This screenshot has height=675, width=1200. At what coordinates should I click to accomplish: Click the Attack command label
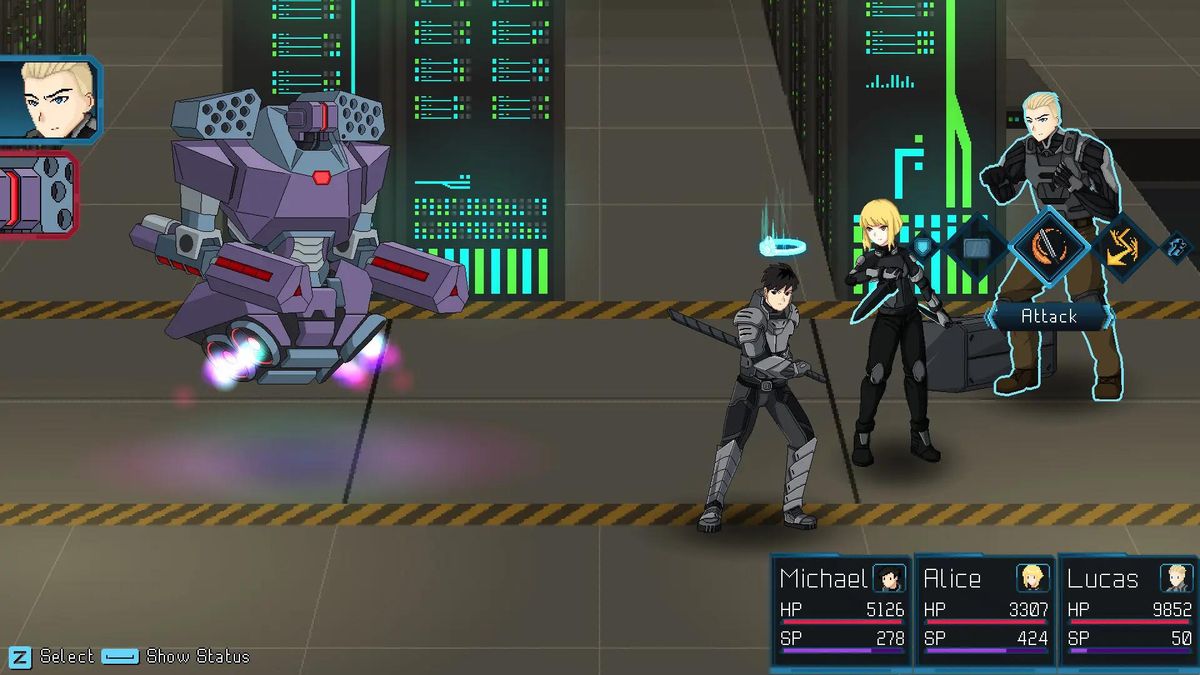pos(1048,316)
